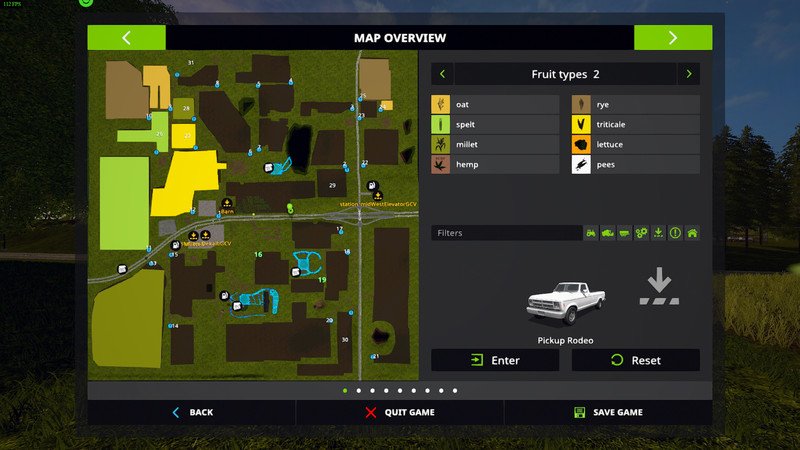Go to the next menu page arrow

(x=673, y=38)
